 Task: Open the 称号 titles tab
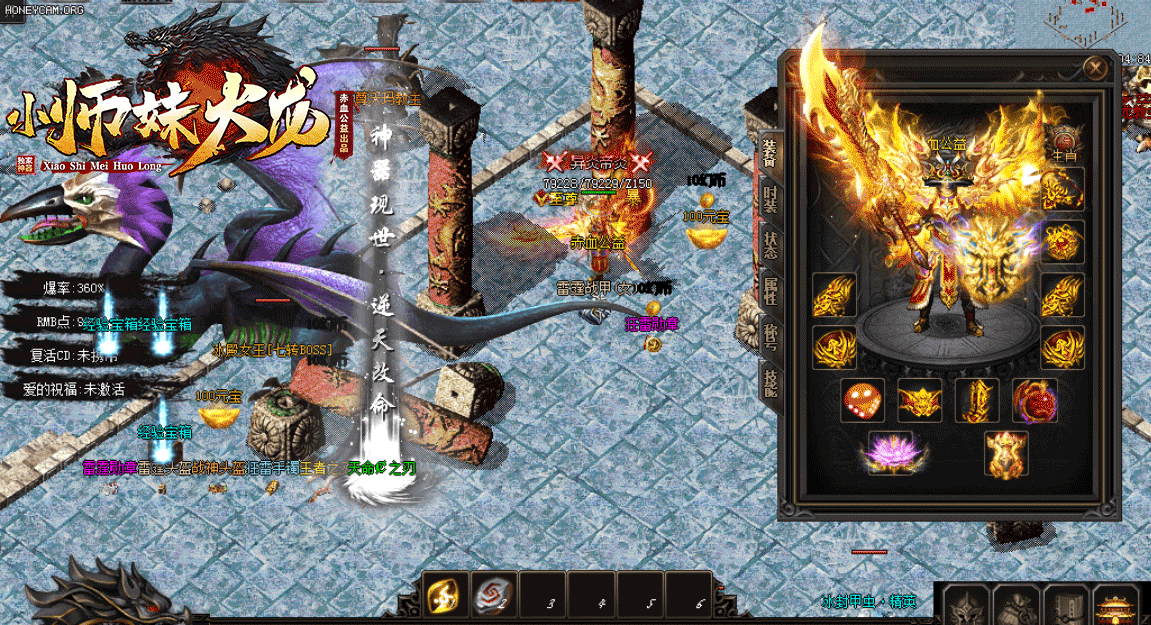click(770, 337)
